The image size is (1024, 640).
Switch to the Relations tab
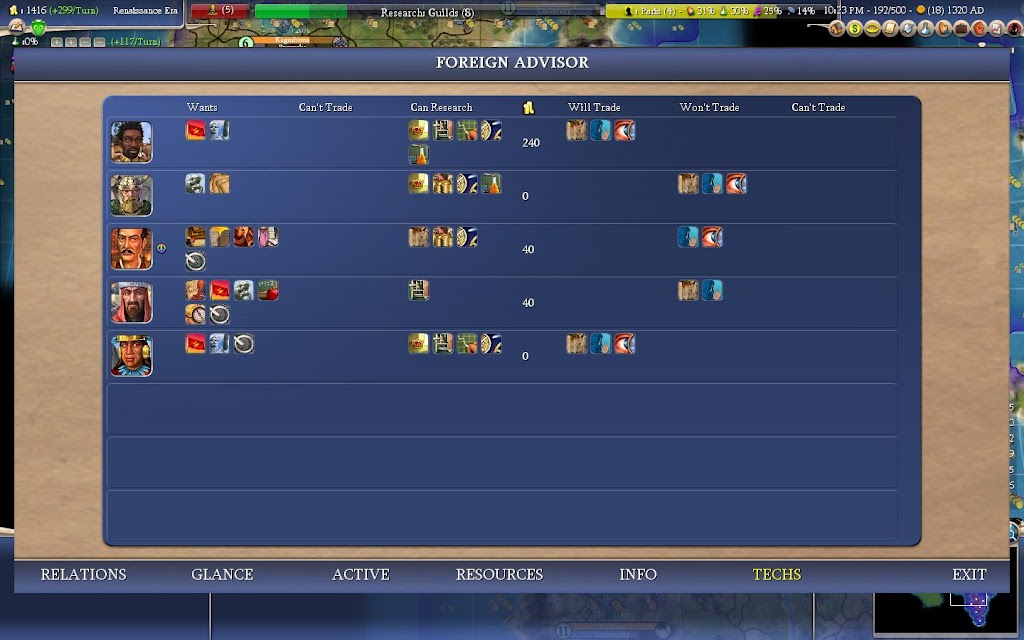pos(83,574)
